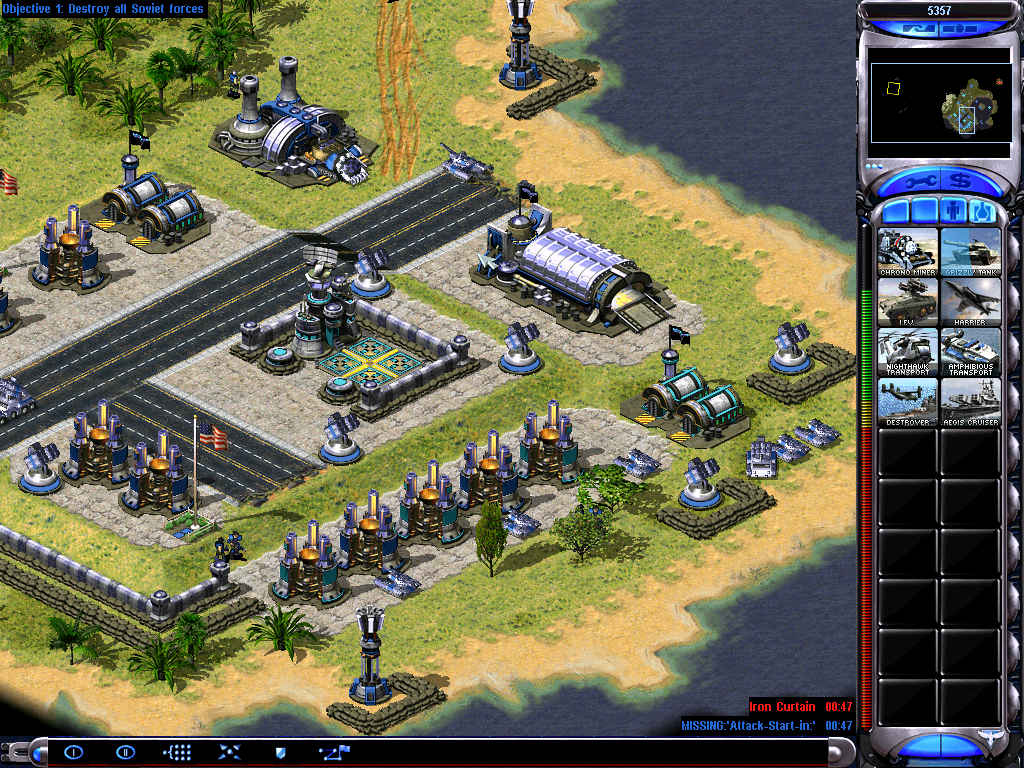Select the Aegis Cruiser build icon
1024x768 pixels.
(970, 402)
